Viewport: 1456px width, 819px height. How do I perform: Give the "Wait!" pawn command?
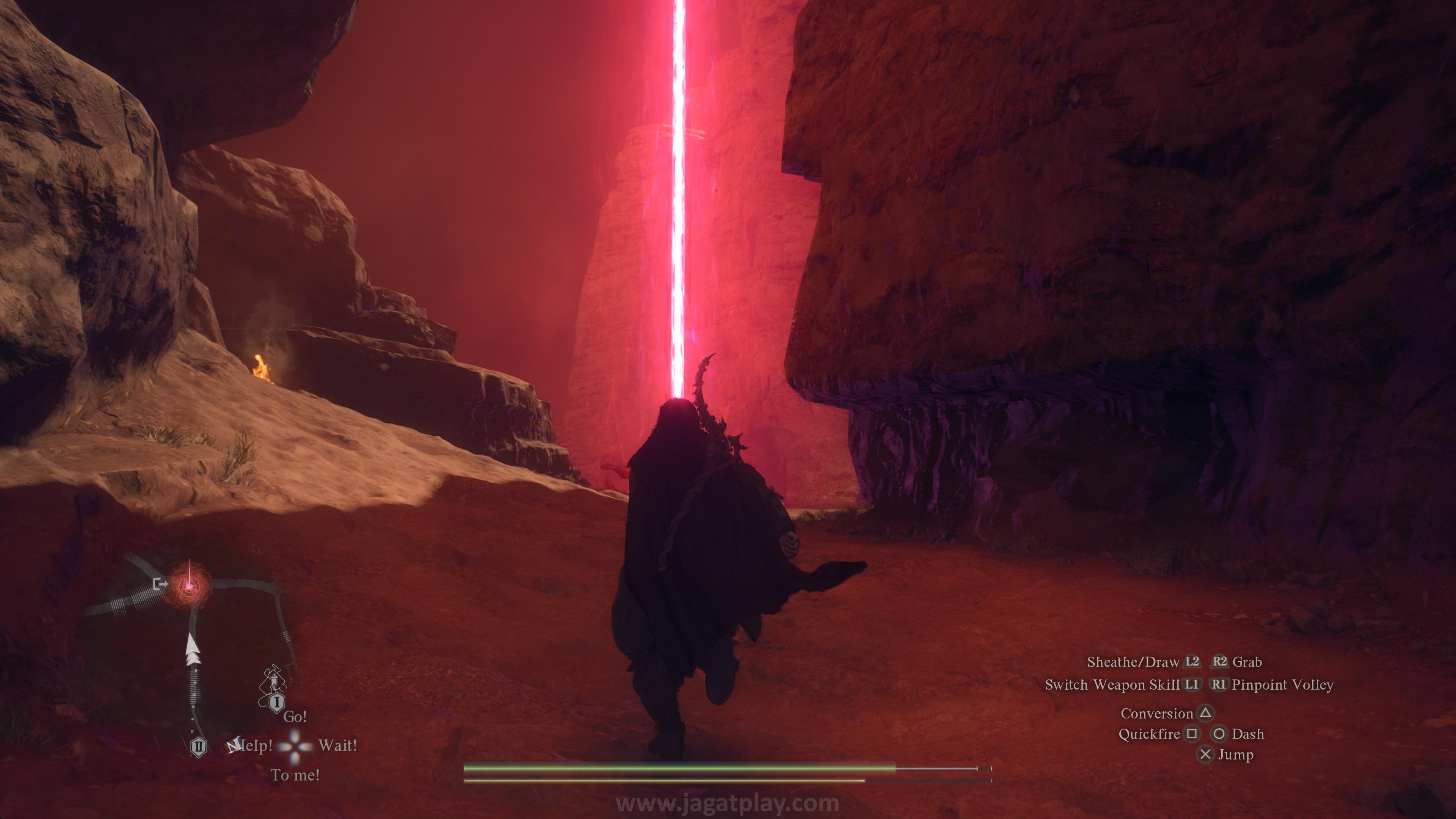pyautogui.click(x=337, y=745)
